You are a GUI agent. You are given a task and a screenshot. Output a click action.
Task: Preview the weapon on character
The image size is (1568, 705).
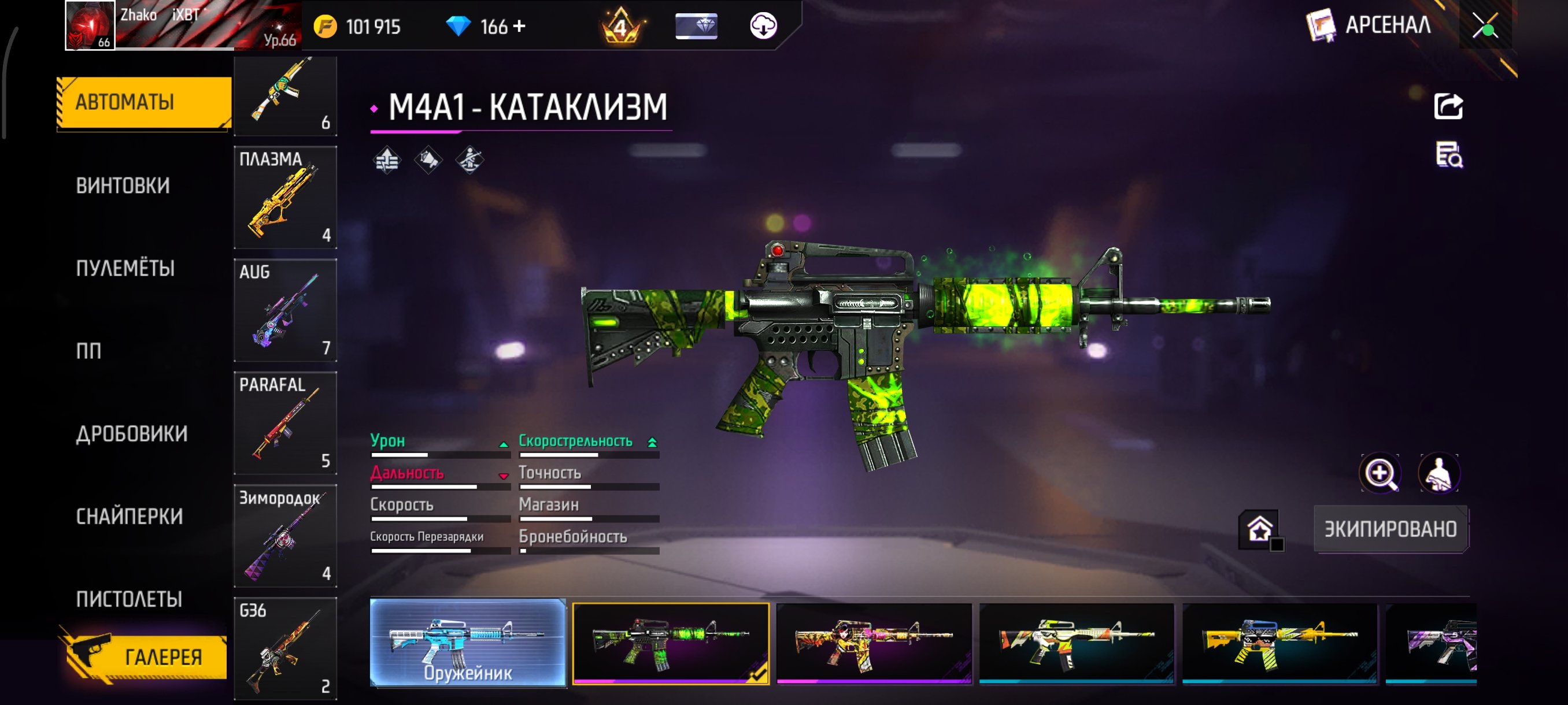1439,473
